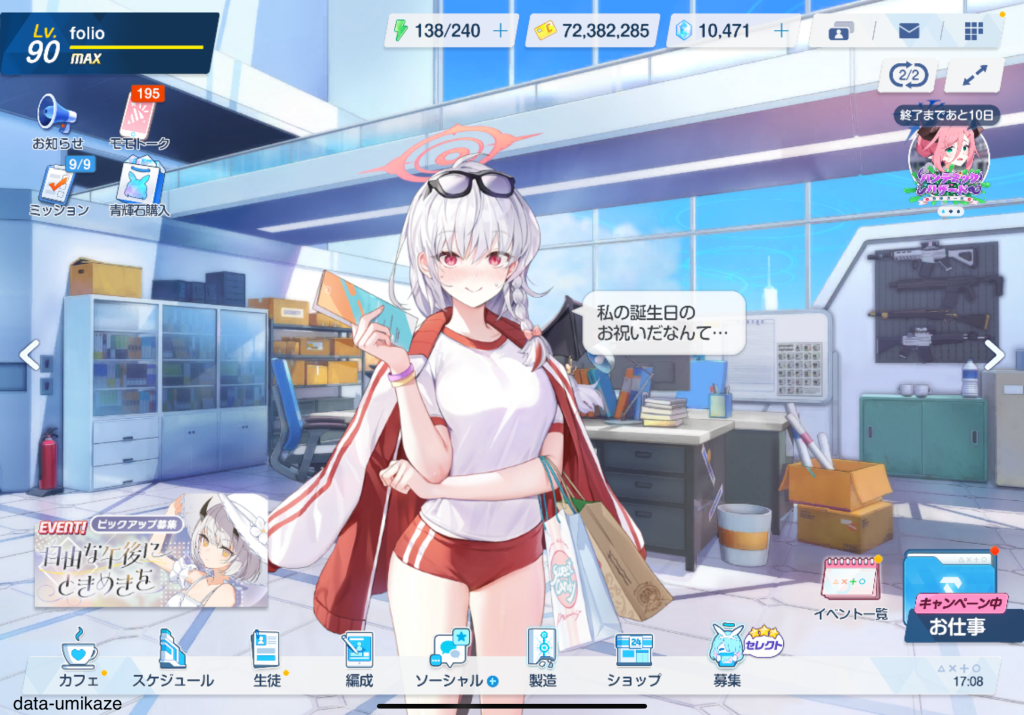The width and height of the screenshot is (1024, 715).
Task: Open 青輝石購入 pyroxene purchase
Action: [139, 189]
